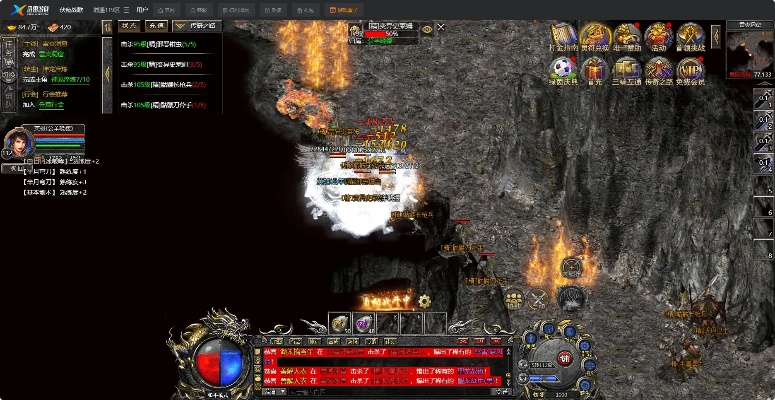Viewport: 775px width, 400px height.
Task: Switch to the 充值 tab
Action: coord(157,26)
